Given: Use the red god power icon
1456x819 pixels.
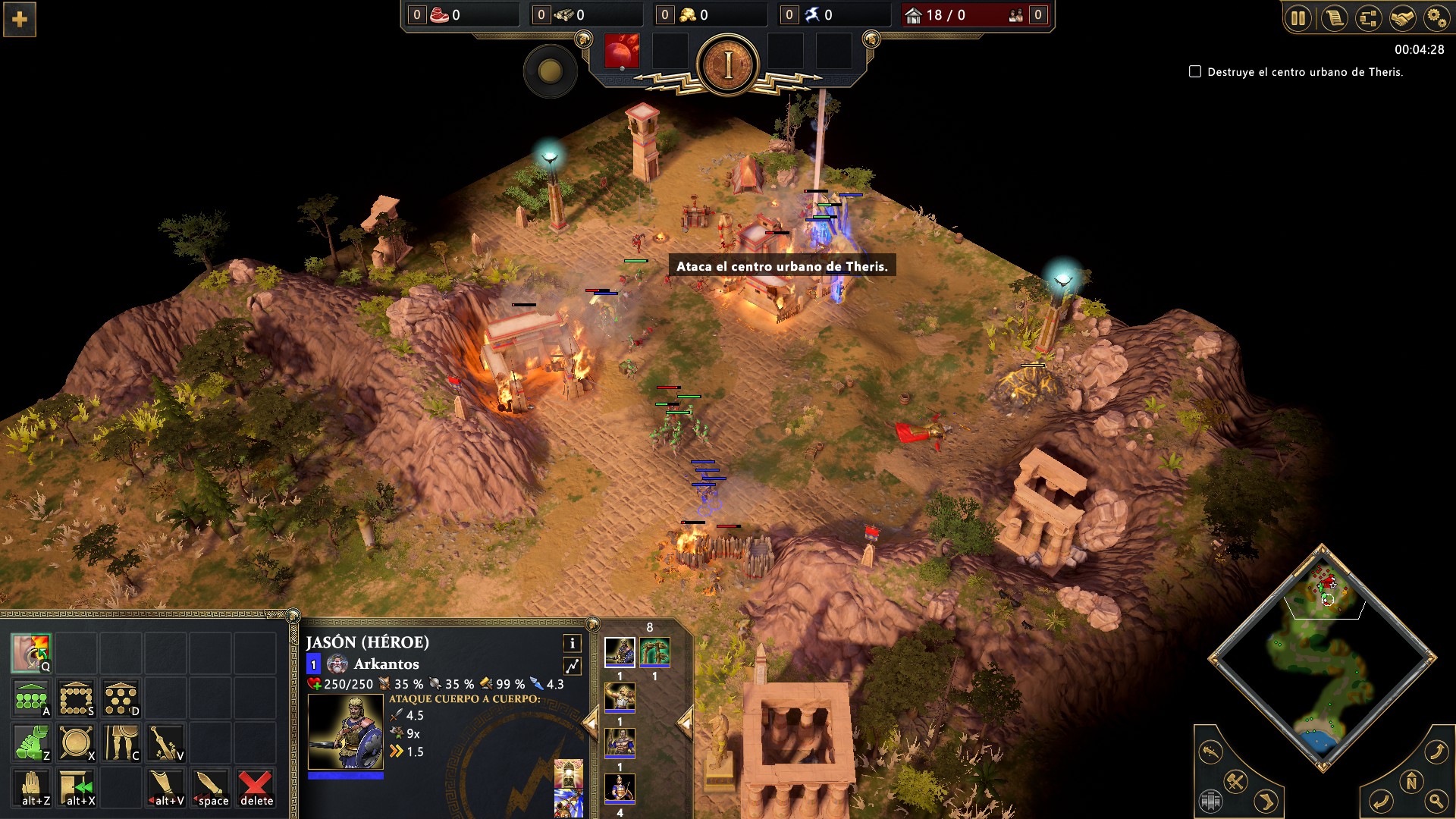Looking at the screenshot, I should point(622,52).
